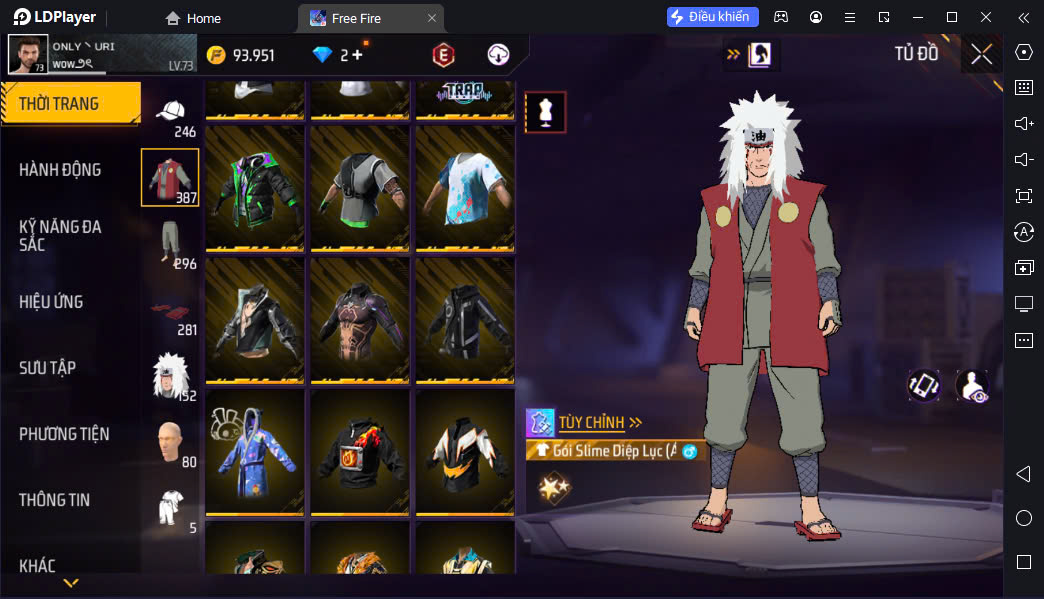Open the SƯU TẬP section
1044x599 pixels.
[x=47, y=368]
